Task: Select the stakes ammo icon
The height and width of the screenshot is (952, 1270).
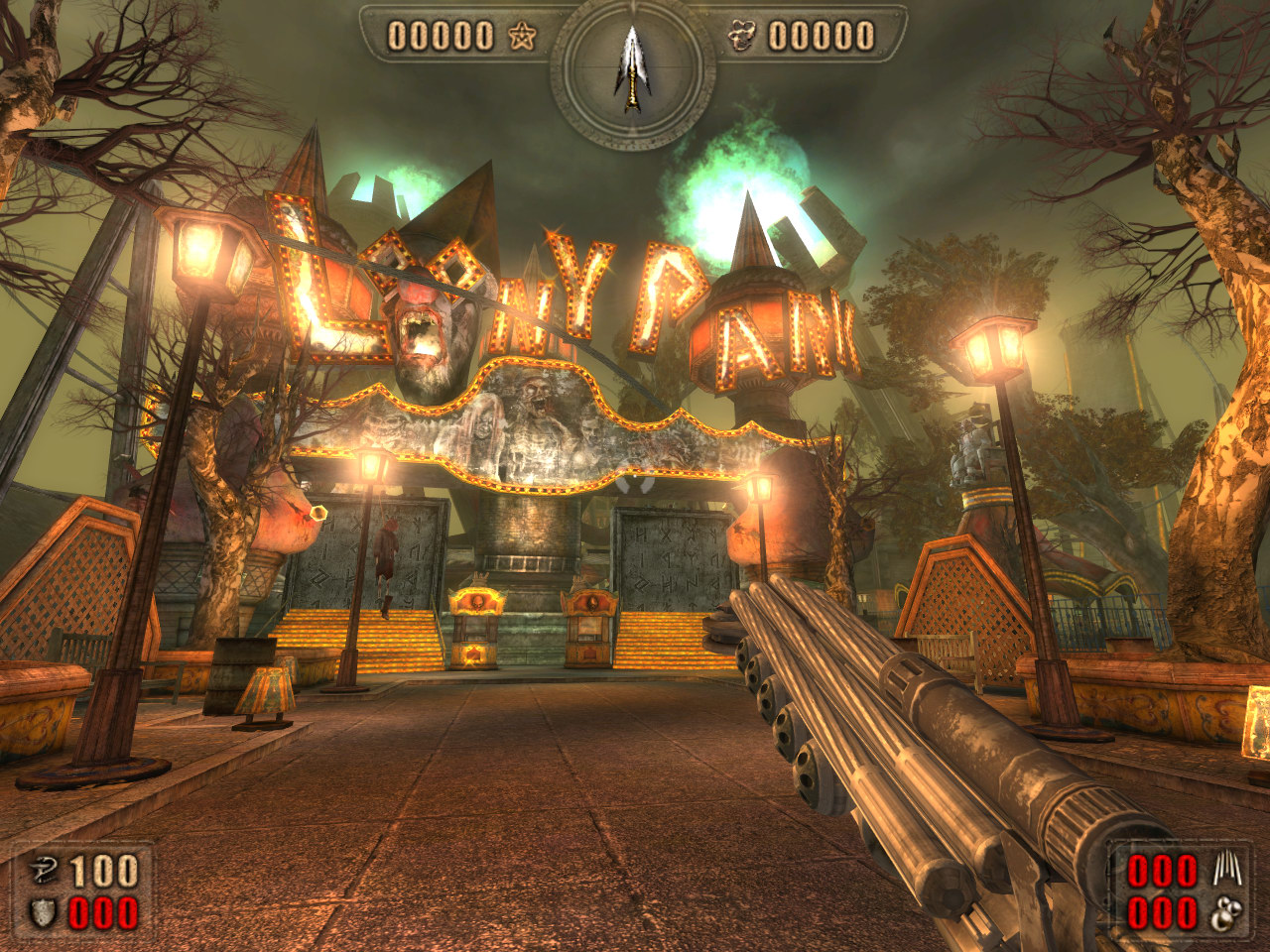Action: click(1227, 871)
